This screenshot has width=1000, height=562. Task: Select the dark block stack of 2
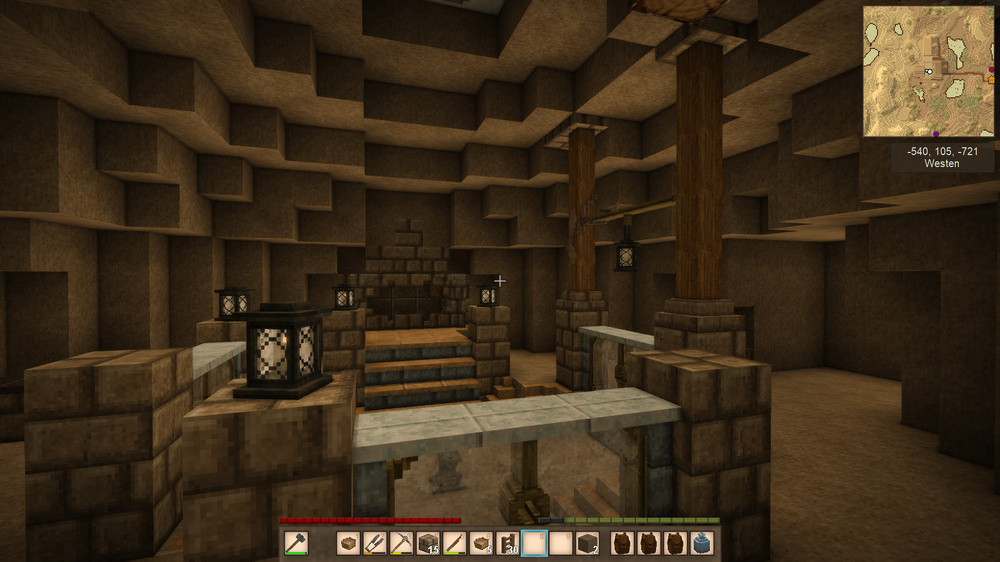(x=587, y=543)
